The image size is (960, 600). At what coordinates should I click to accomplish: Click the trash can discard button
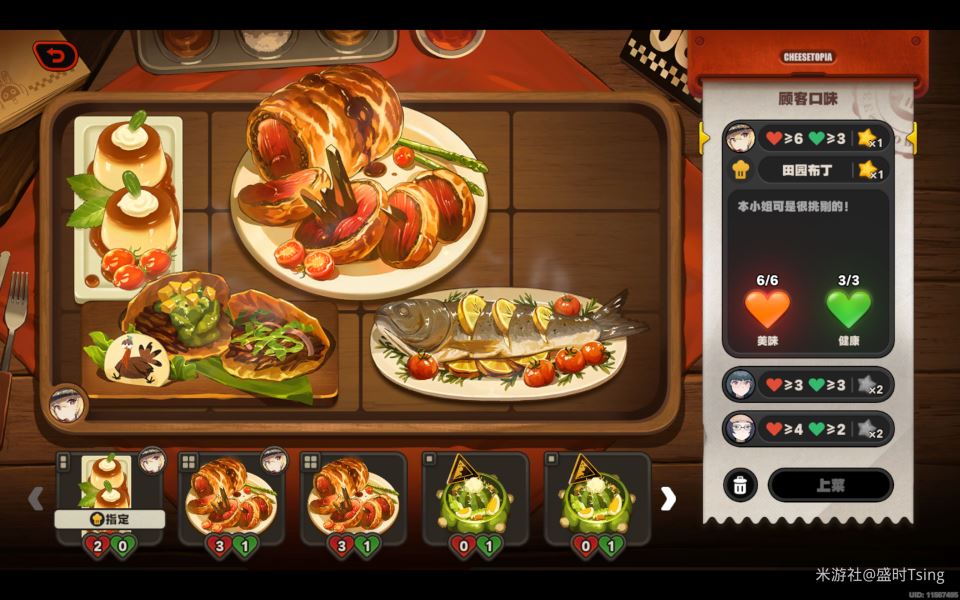740,485
